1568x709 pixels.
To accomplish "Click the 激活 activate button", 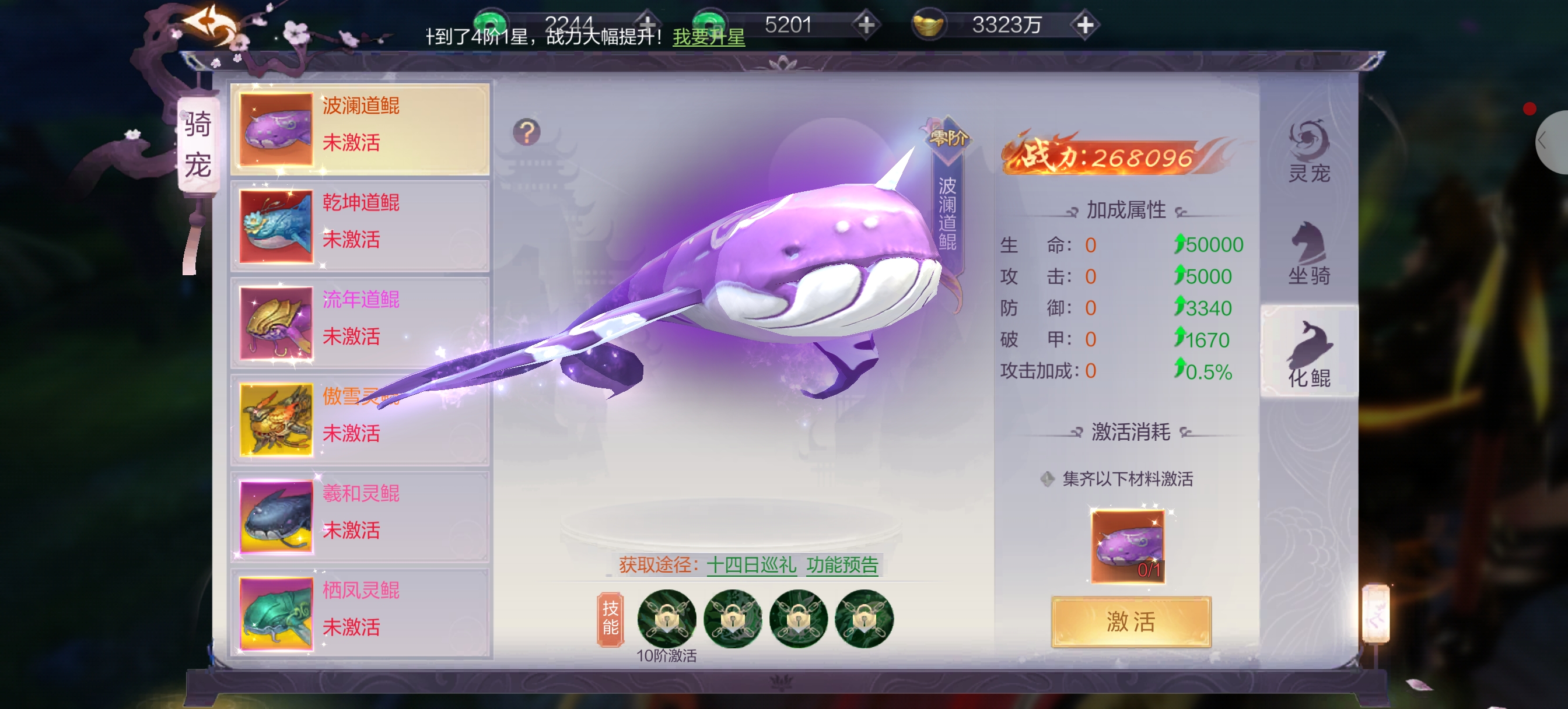I will pos(1130,622).
